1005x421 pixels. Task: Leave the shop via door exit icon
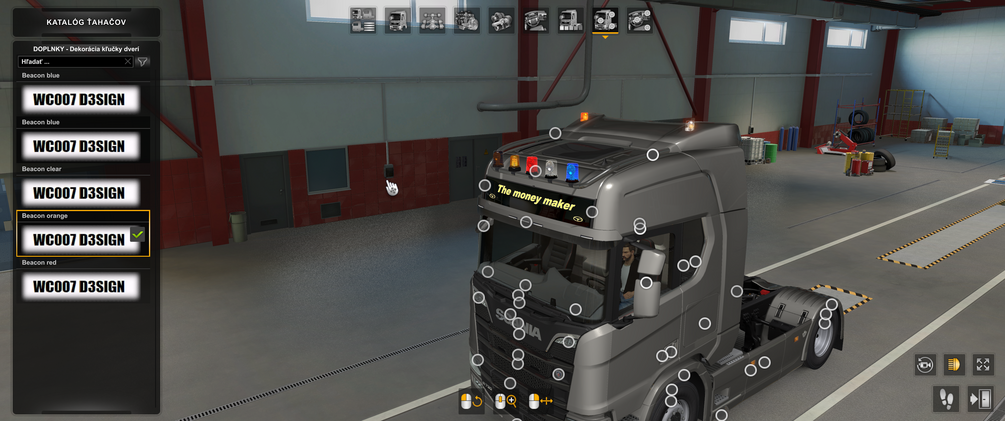tap(980, 399)
